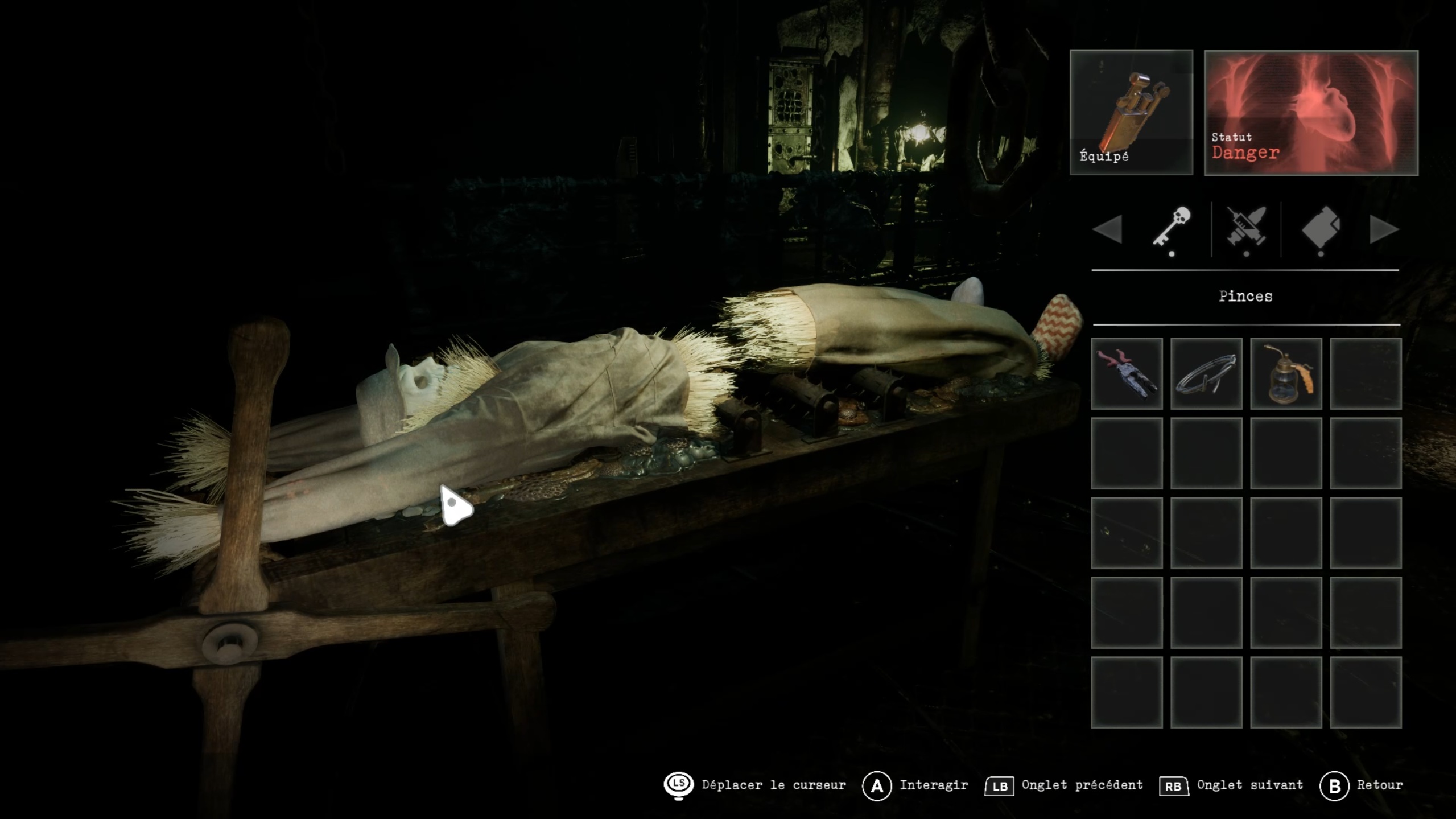
Task: Select the pliers (Pinces) inventory slot
Action: 1126,373
